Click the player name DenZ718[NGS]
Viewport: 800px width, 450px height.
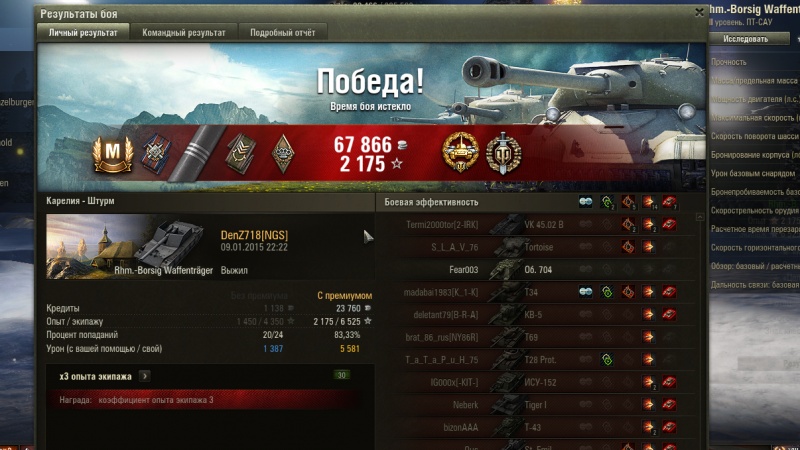click(255, 235)
